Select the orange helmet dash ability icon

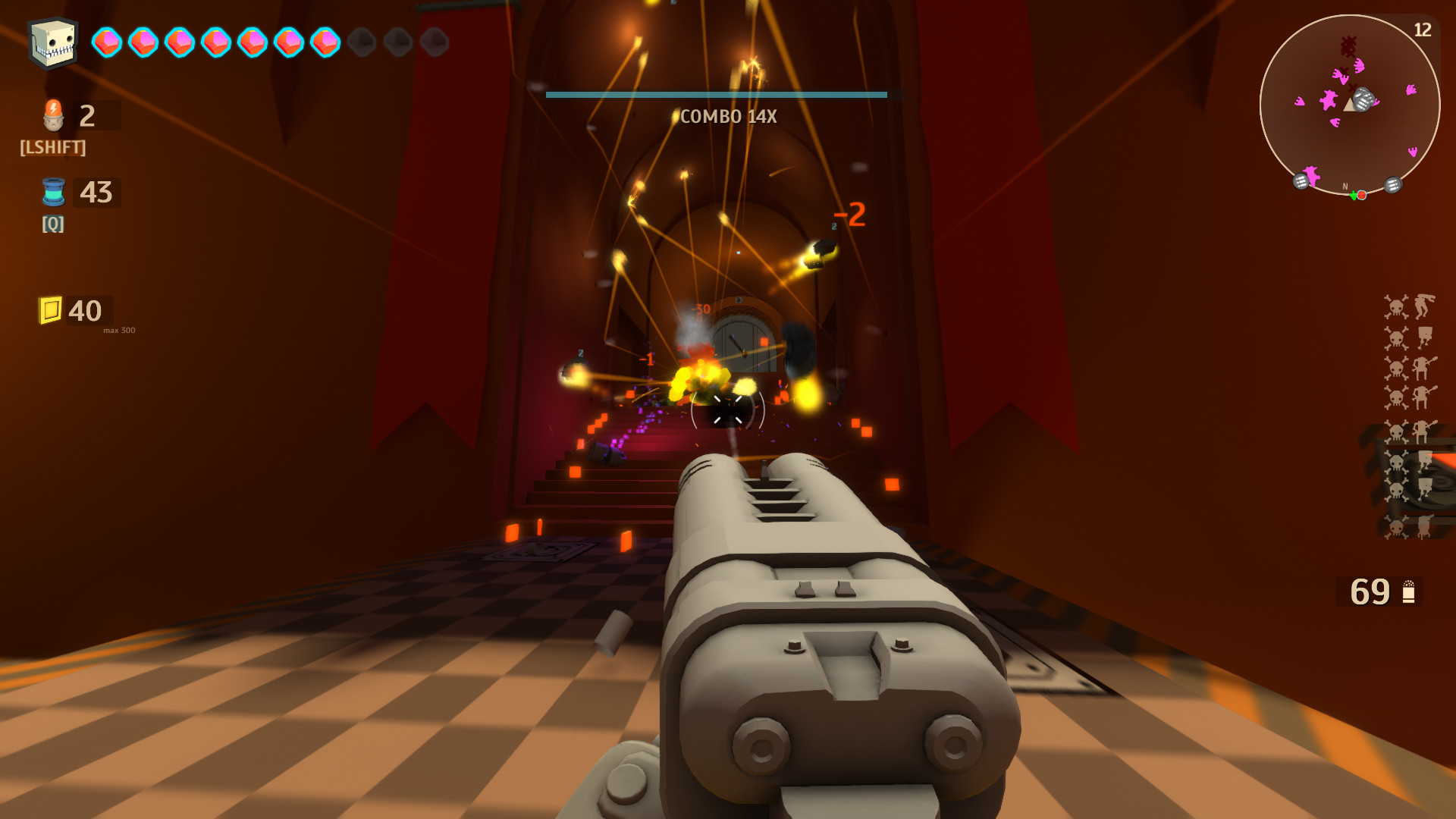click(52, 115)
